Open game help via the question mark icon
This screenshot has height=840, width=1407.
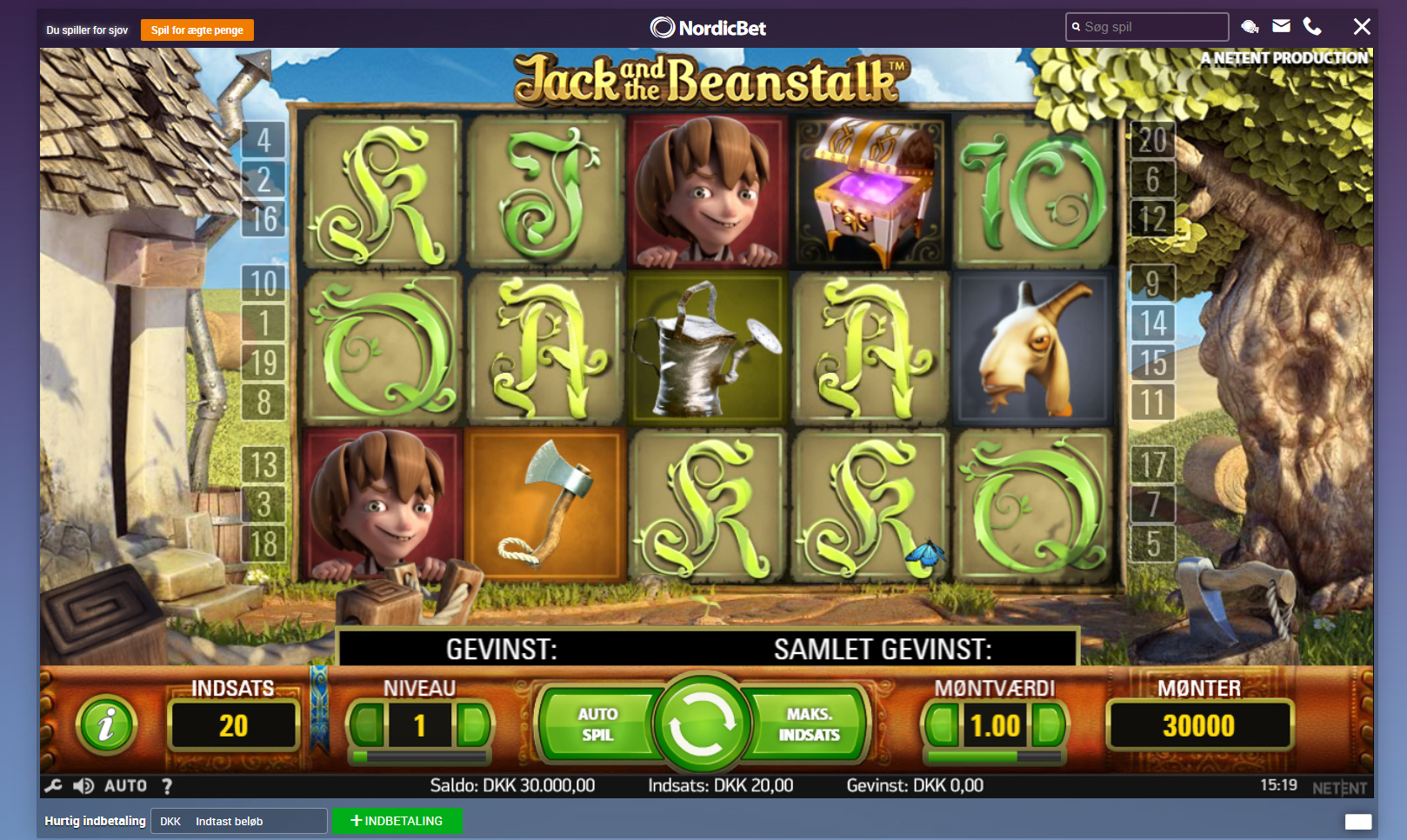(x=167, y=784)
